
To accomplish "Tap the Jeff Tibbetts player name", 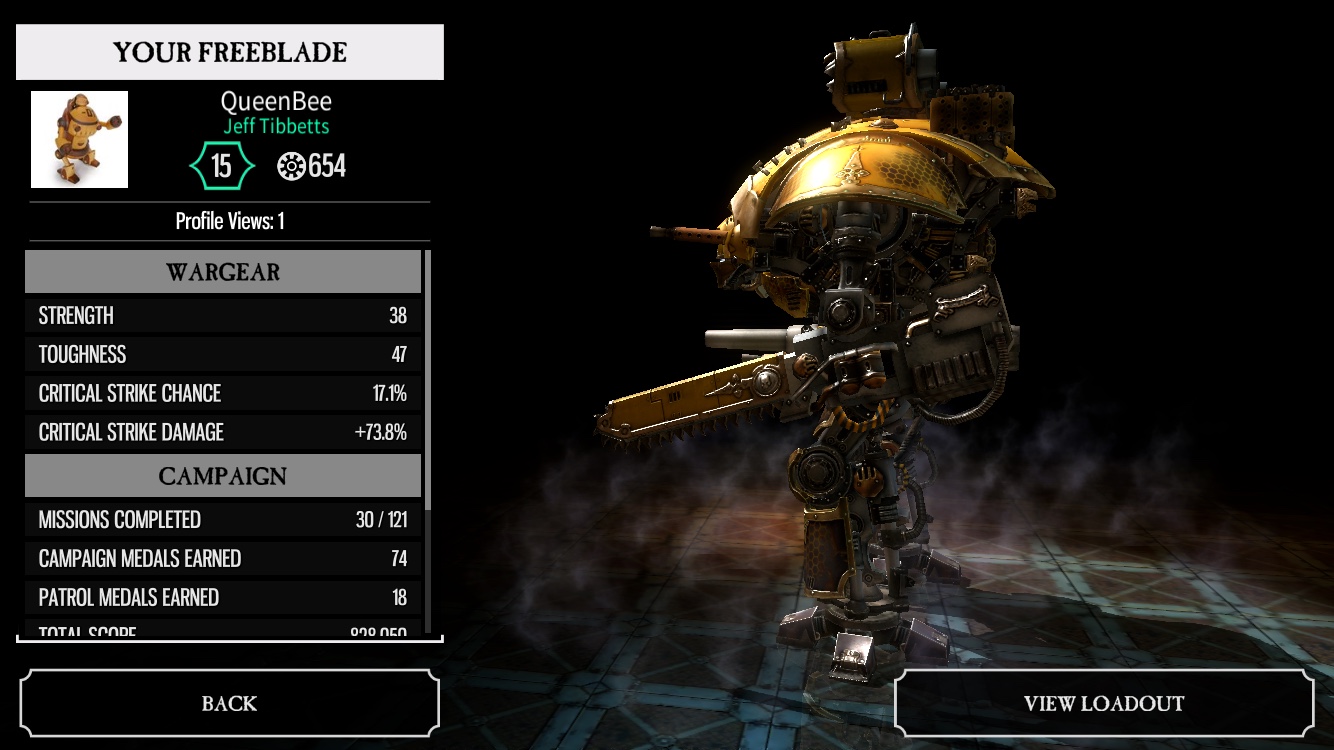I will point(276,126).
